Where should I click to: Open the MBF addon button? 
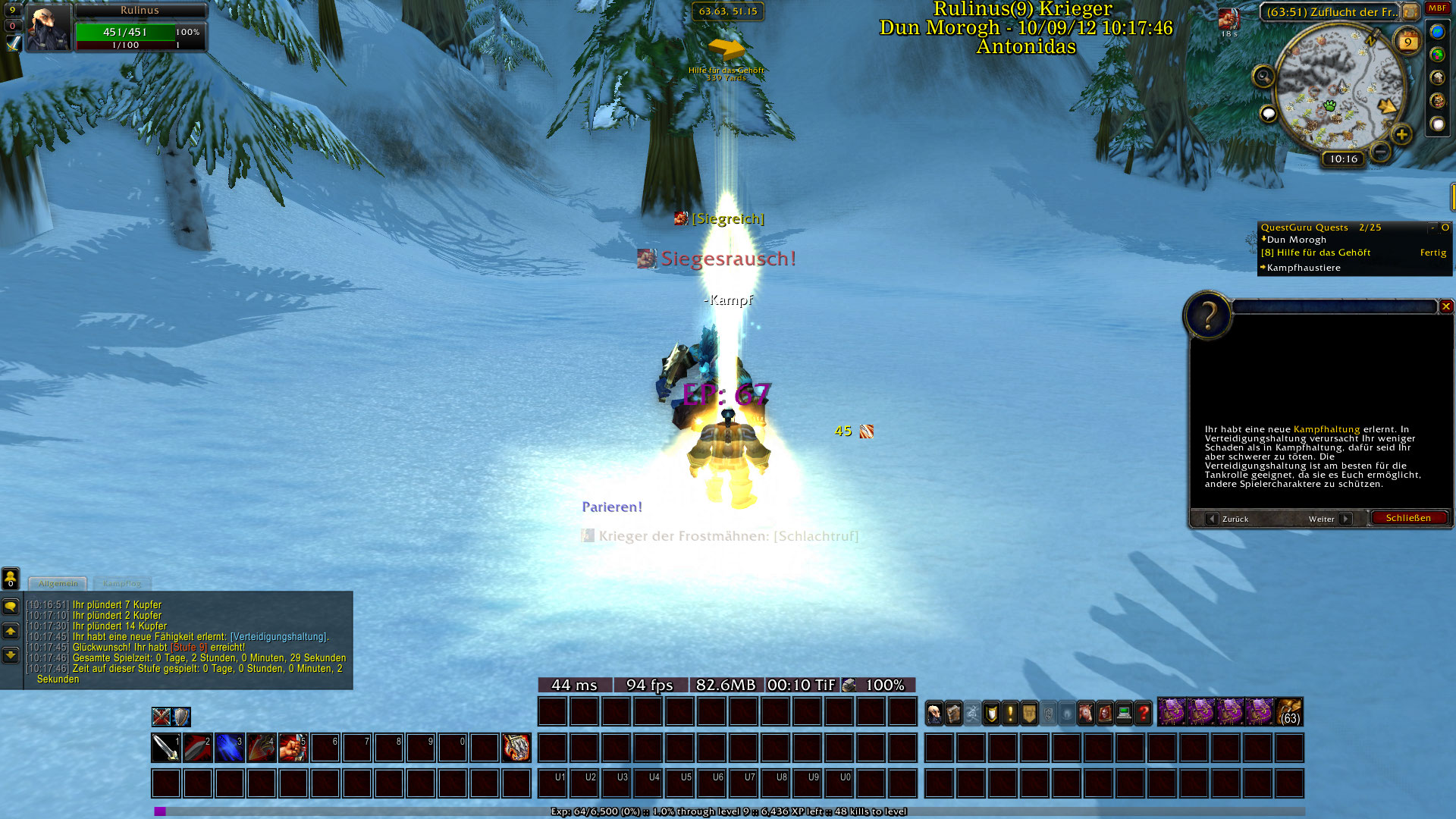point(1437,9)
